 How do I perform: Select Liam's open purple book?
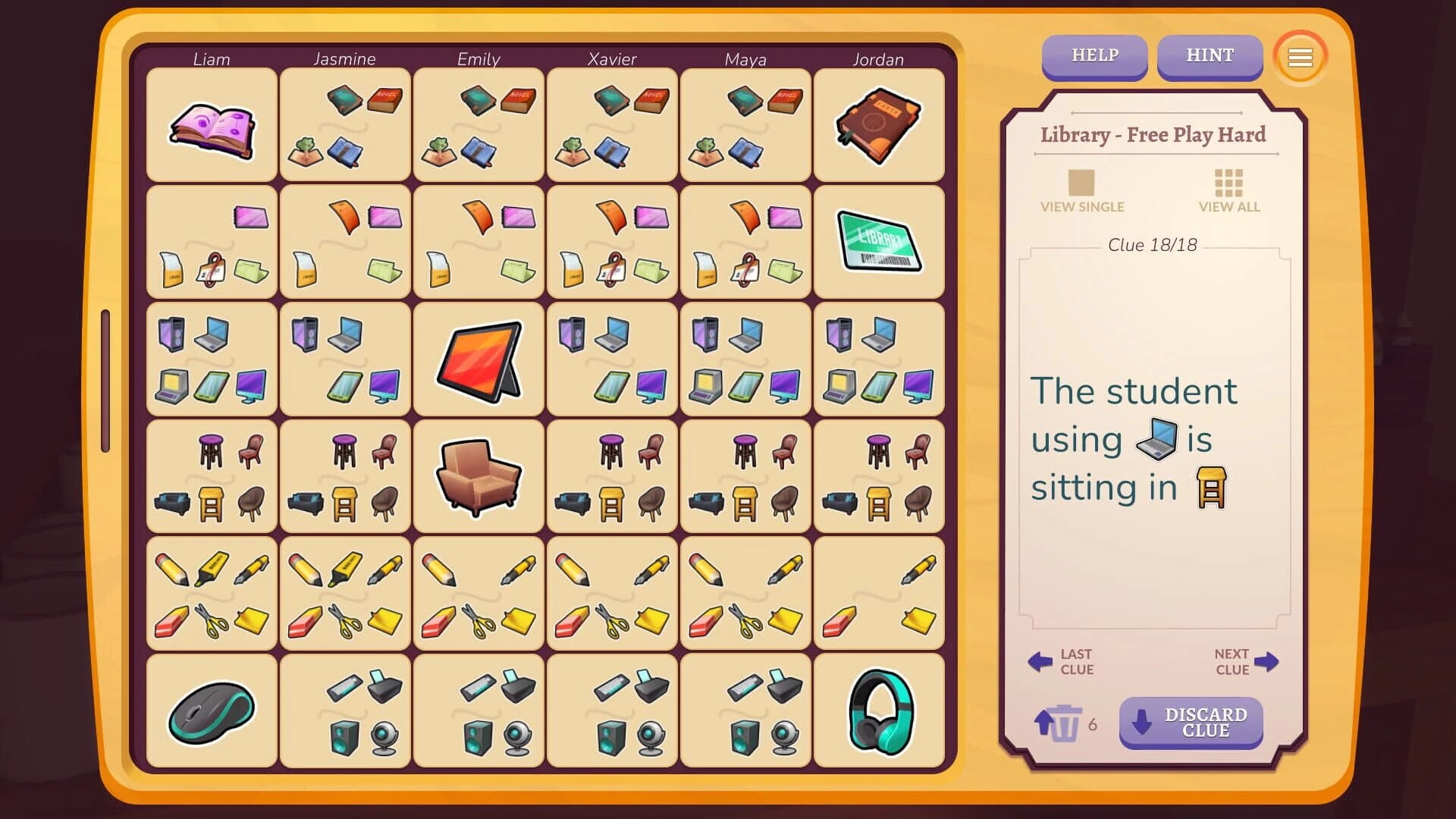pos(212,129)
